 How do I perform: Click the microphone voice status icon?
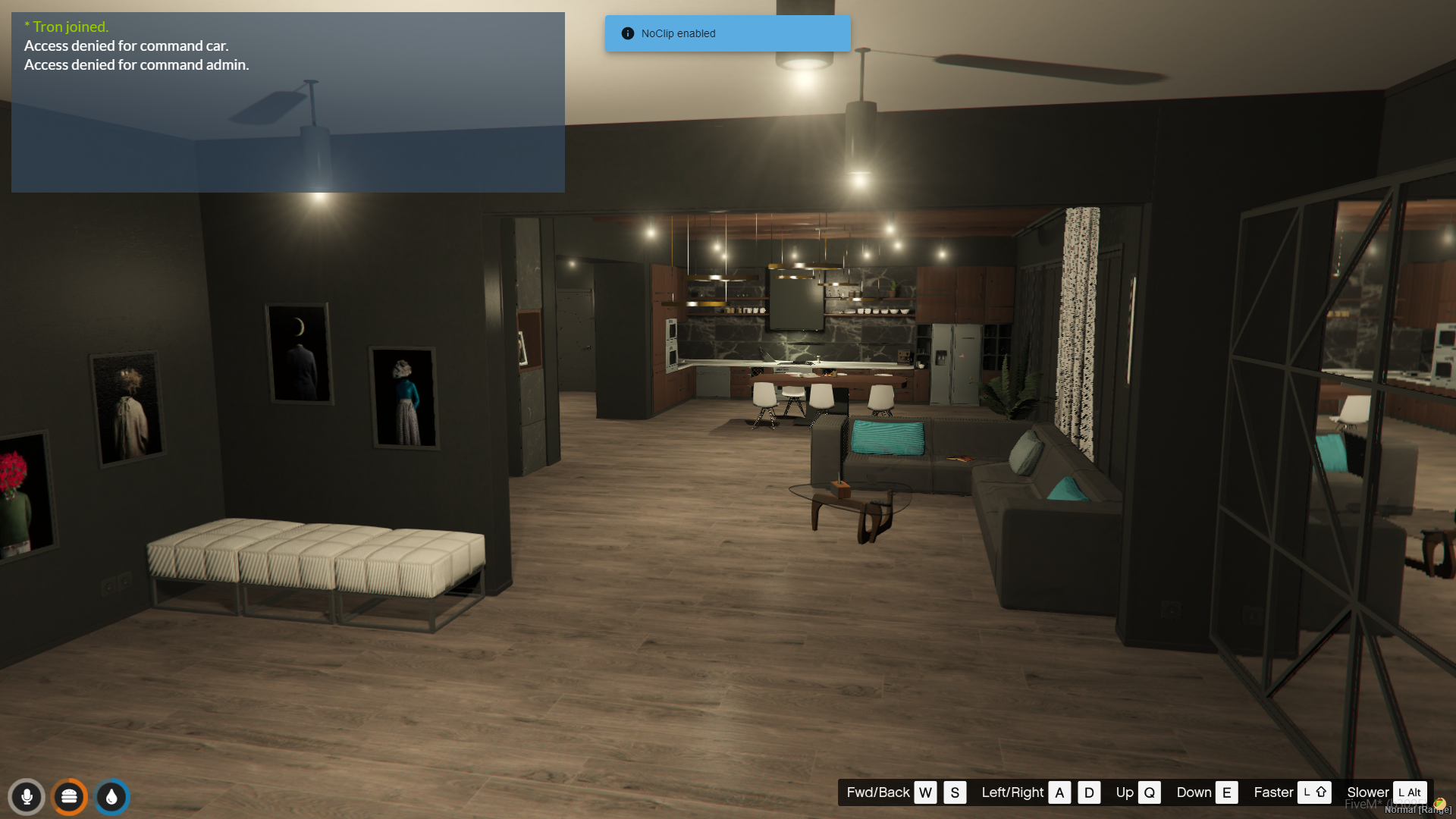point(27,797)
